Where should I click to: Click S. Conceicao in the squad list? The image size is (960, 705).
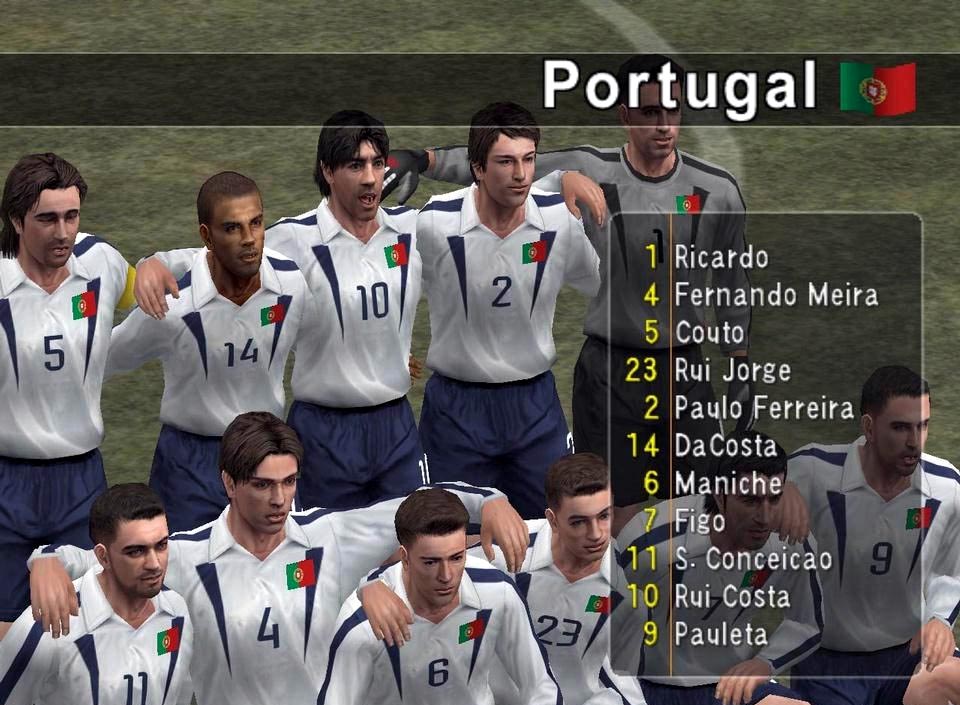pyautogui.click(x=753, y=559)
